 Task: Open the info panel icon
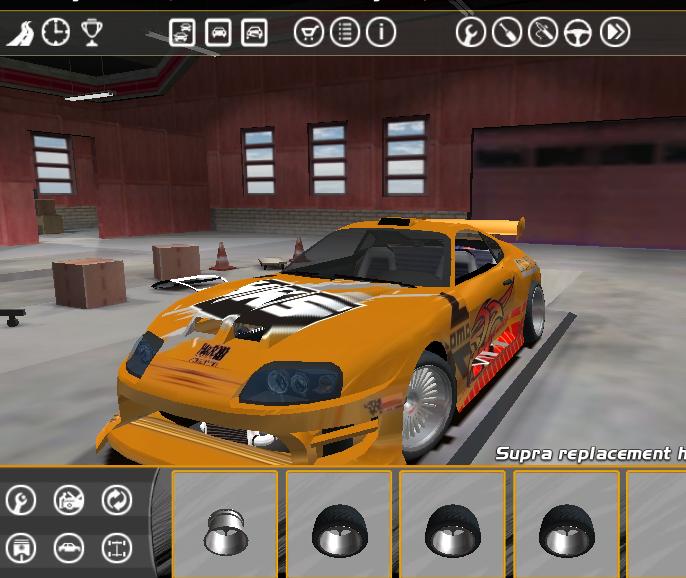point(381,32)
